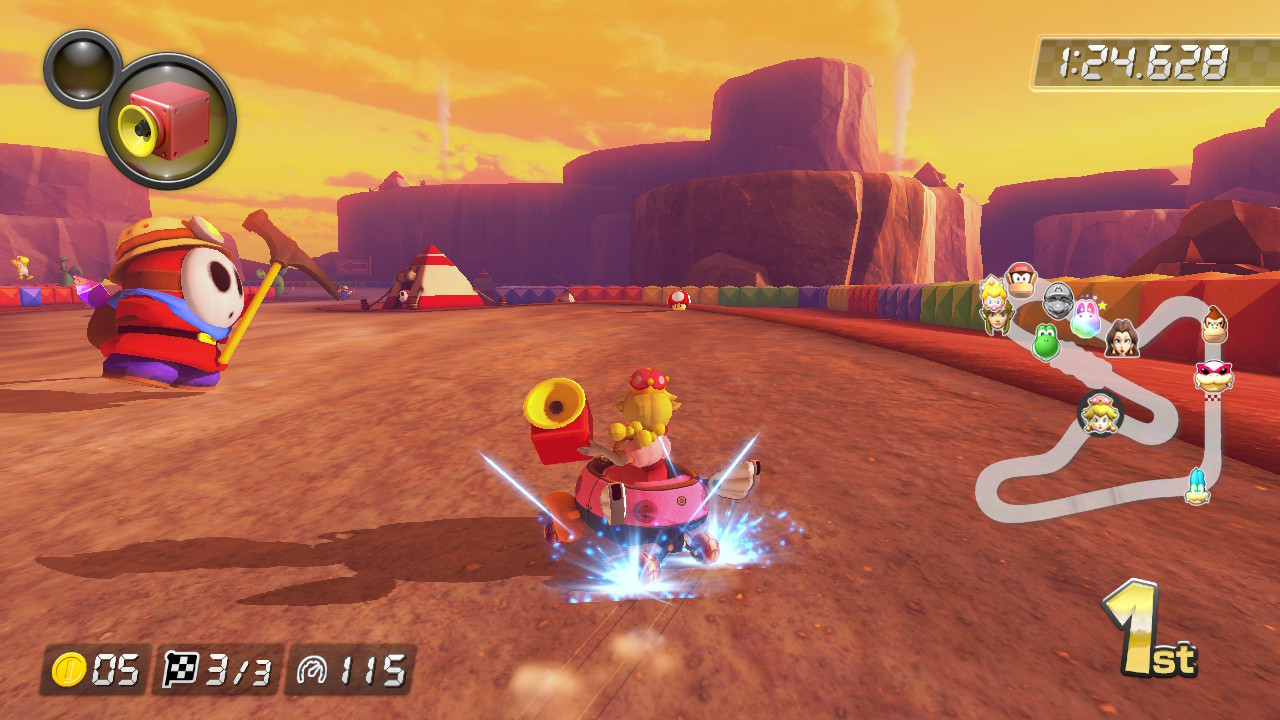
Task: Select Baby Peach's icon on the minimap
Action: tap(991, 294)
